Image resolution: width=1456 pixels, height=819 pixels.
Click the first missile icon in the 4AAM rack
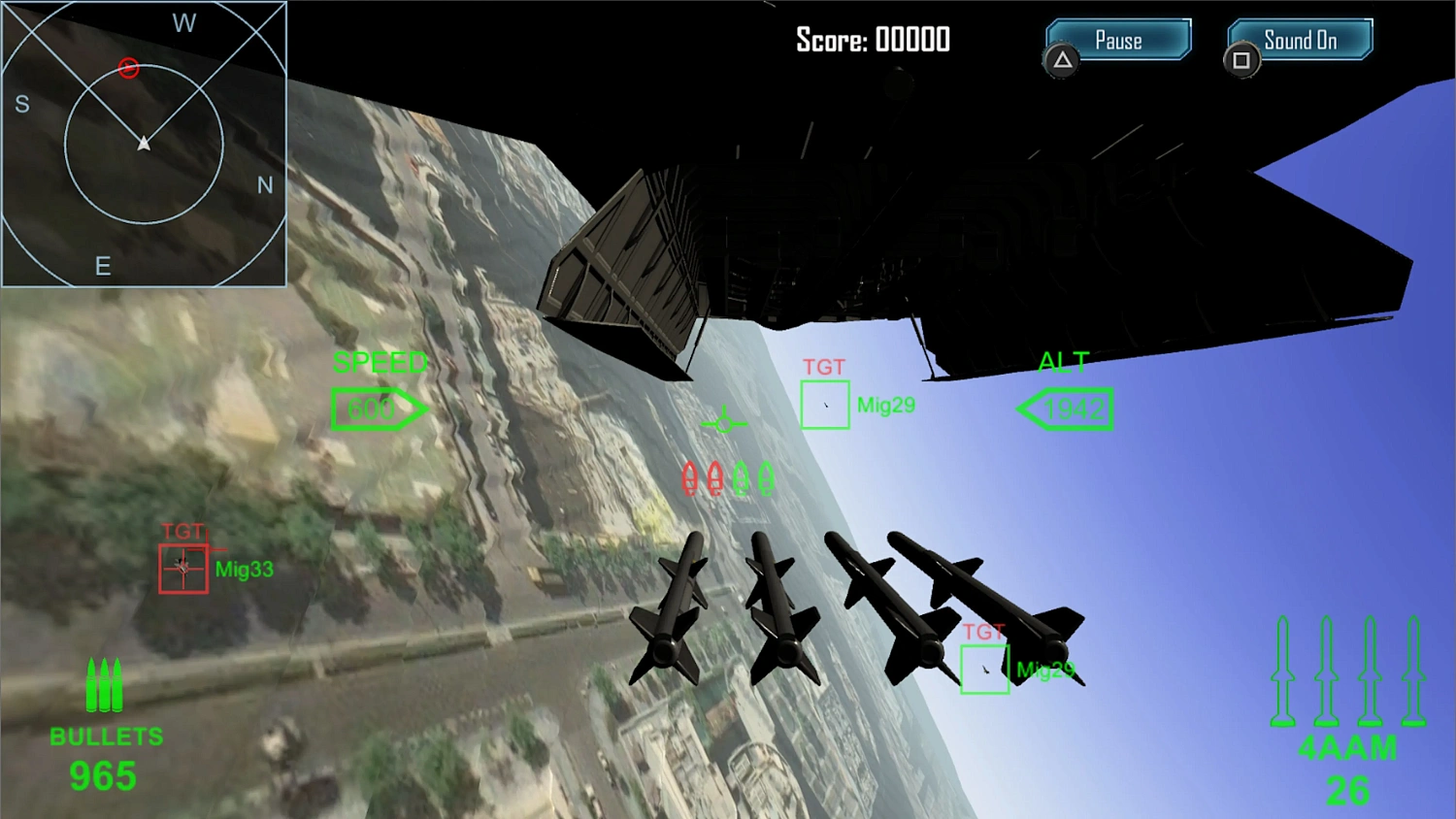click(x=1283, y=670)
